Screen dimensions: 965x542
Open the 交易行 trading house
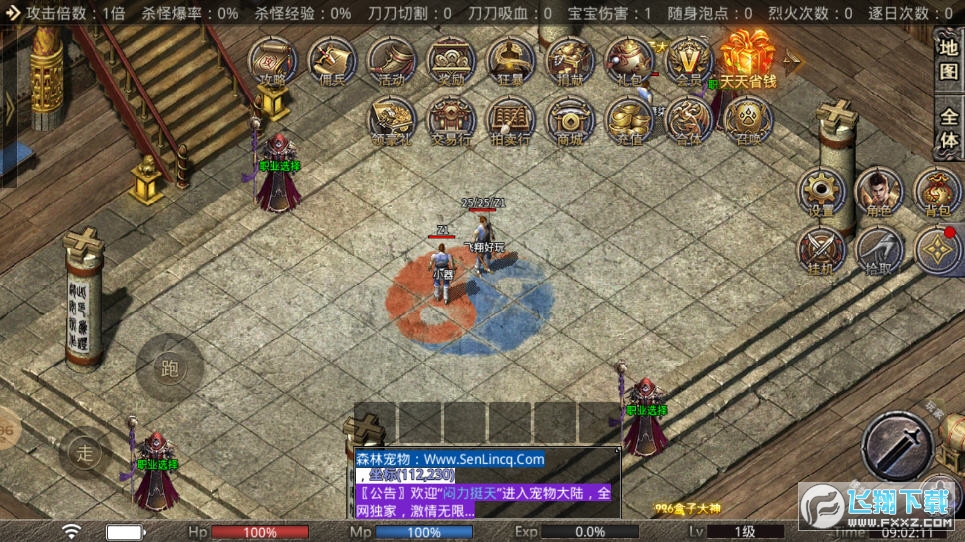451,121
